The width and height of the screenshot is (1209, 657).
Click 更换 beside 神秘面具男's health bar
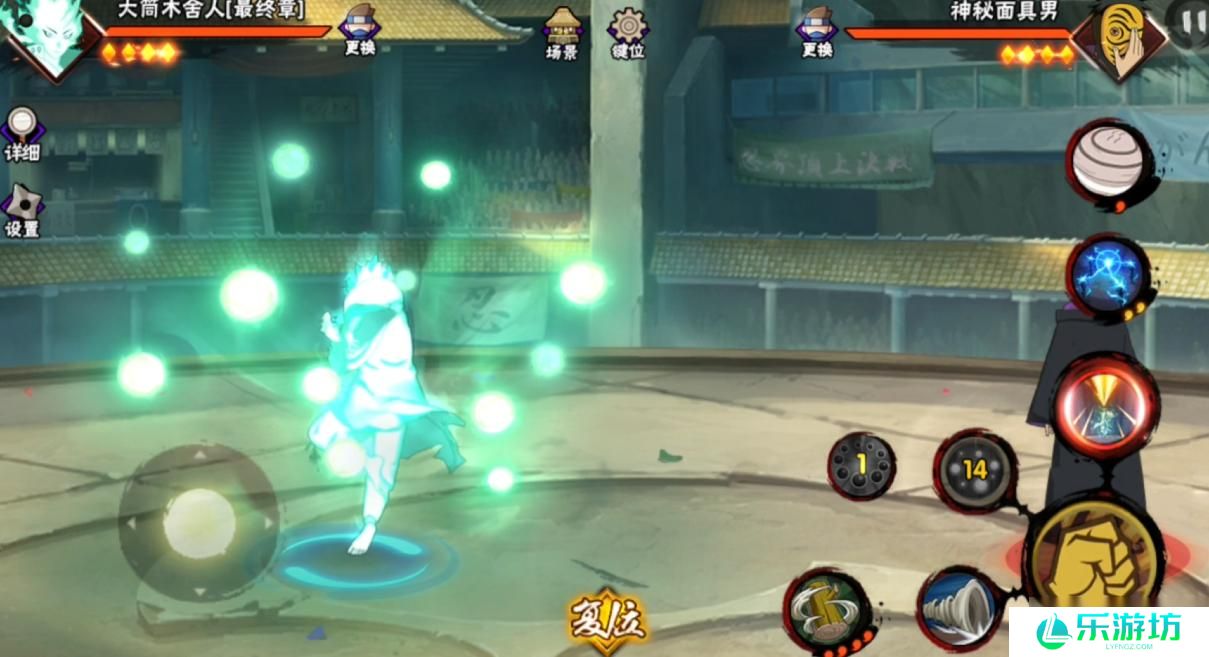(x=817, y=29)
